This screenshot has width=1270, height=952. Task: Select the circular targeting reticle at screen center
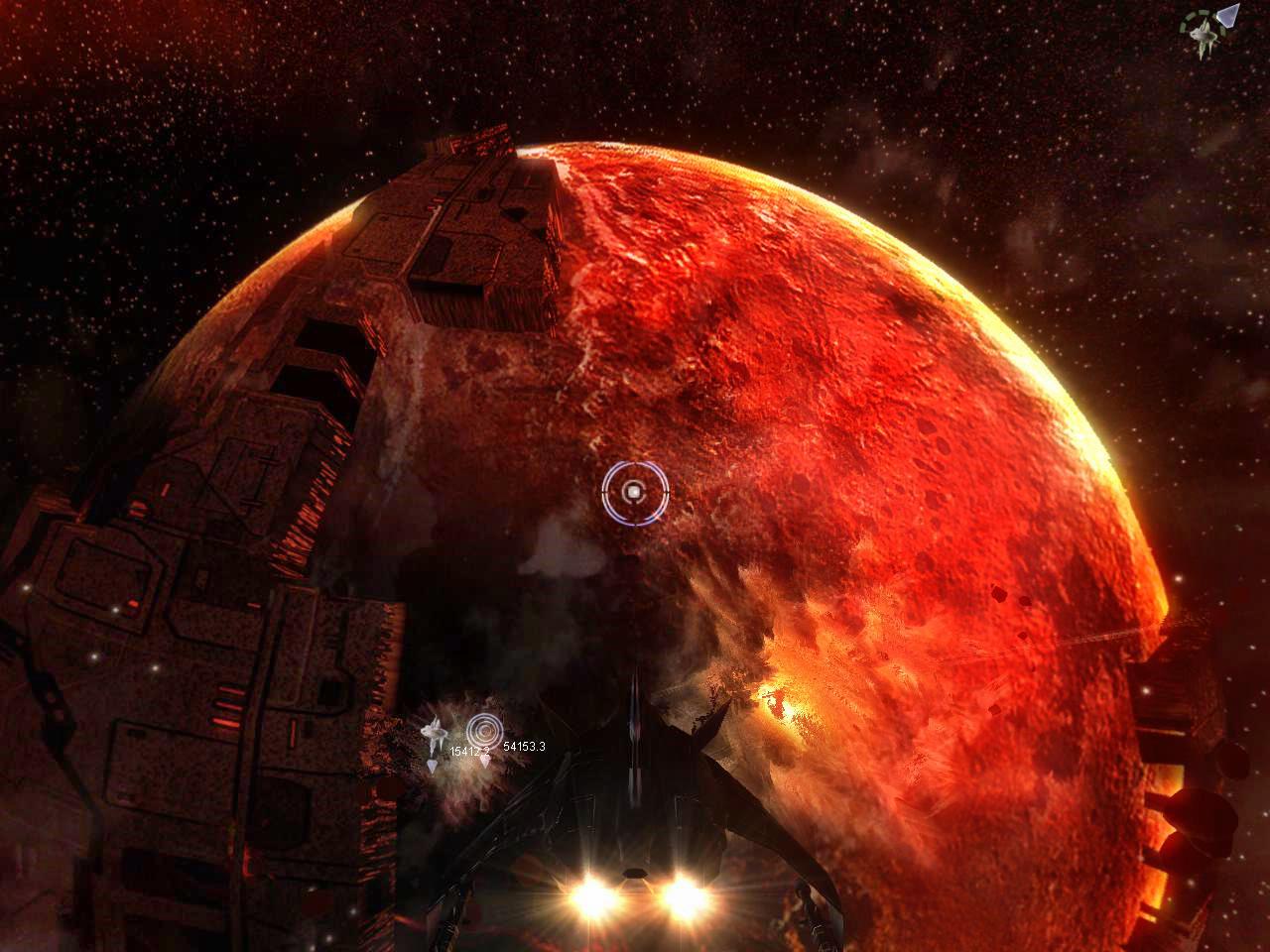click(635, 491)
